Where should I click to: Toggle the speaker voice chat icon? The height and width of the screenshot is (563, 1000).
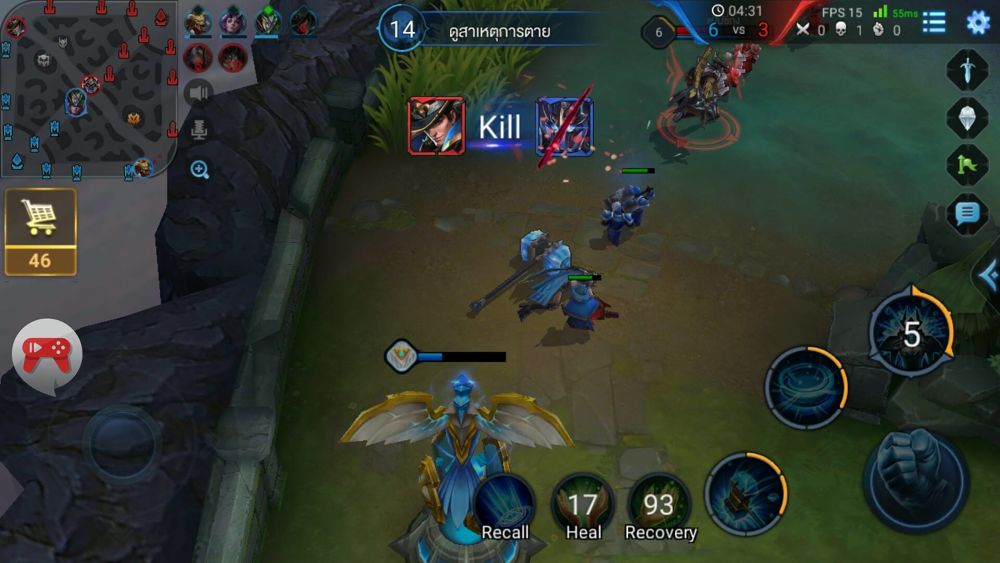pyautogui.click(x=200, y=93)
